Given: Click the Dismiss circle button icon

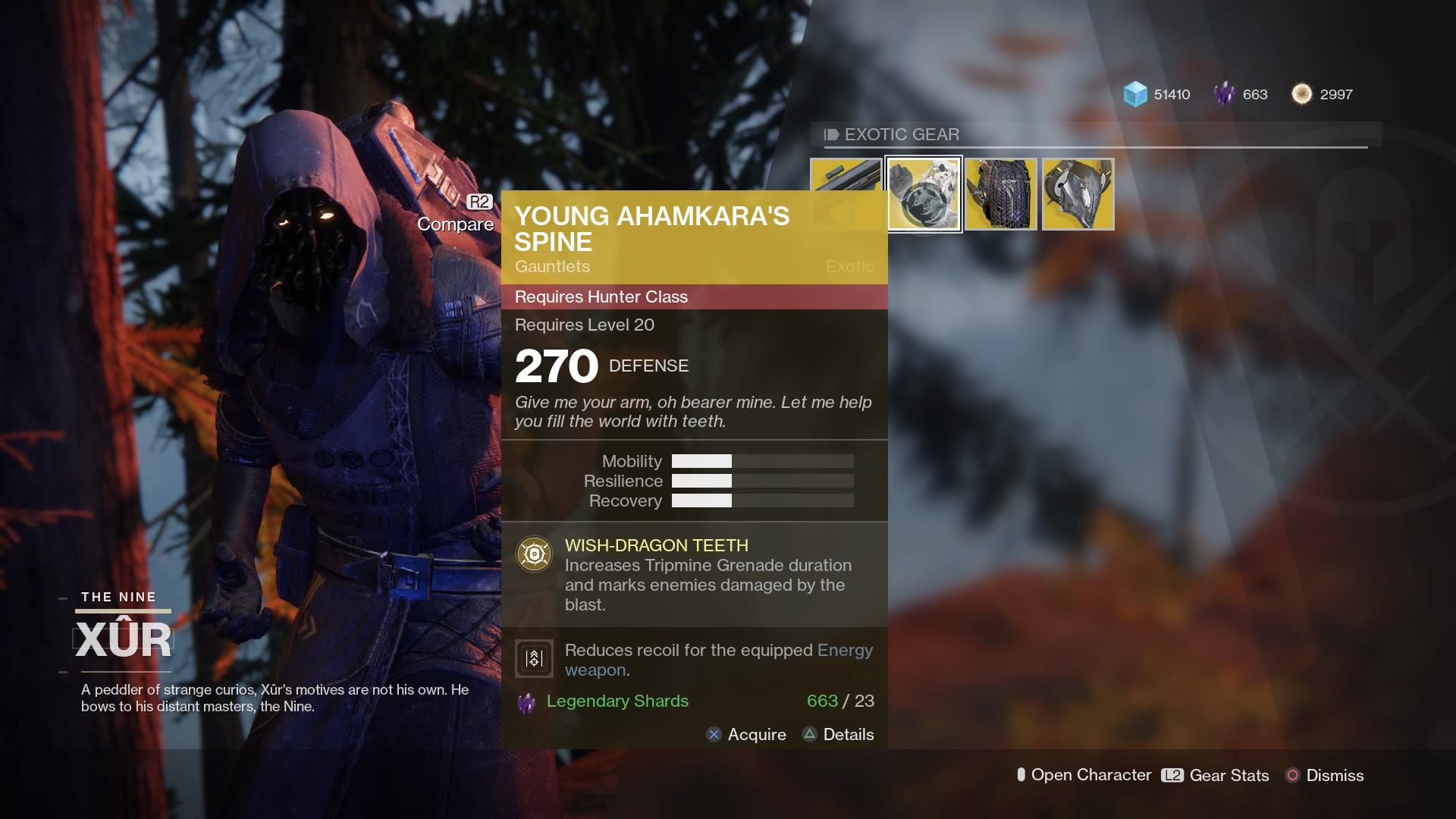Looking at the screenshot, I should tap(1294, 776).
